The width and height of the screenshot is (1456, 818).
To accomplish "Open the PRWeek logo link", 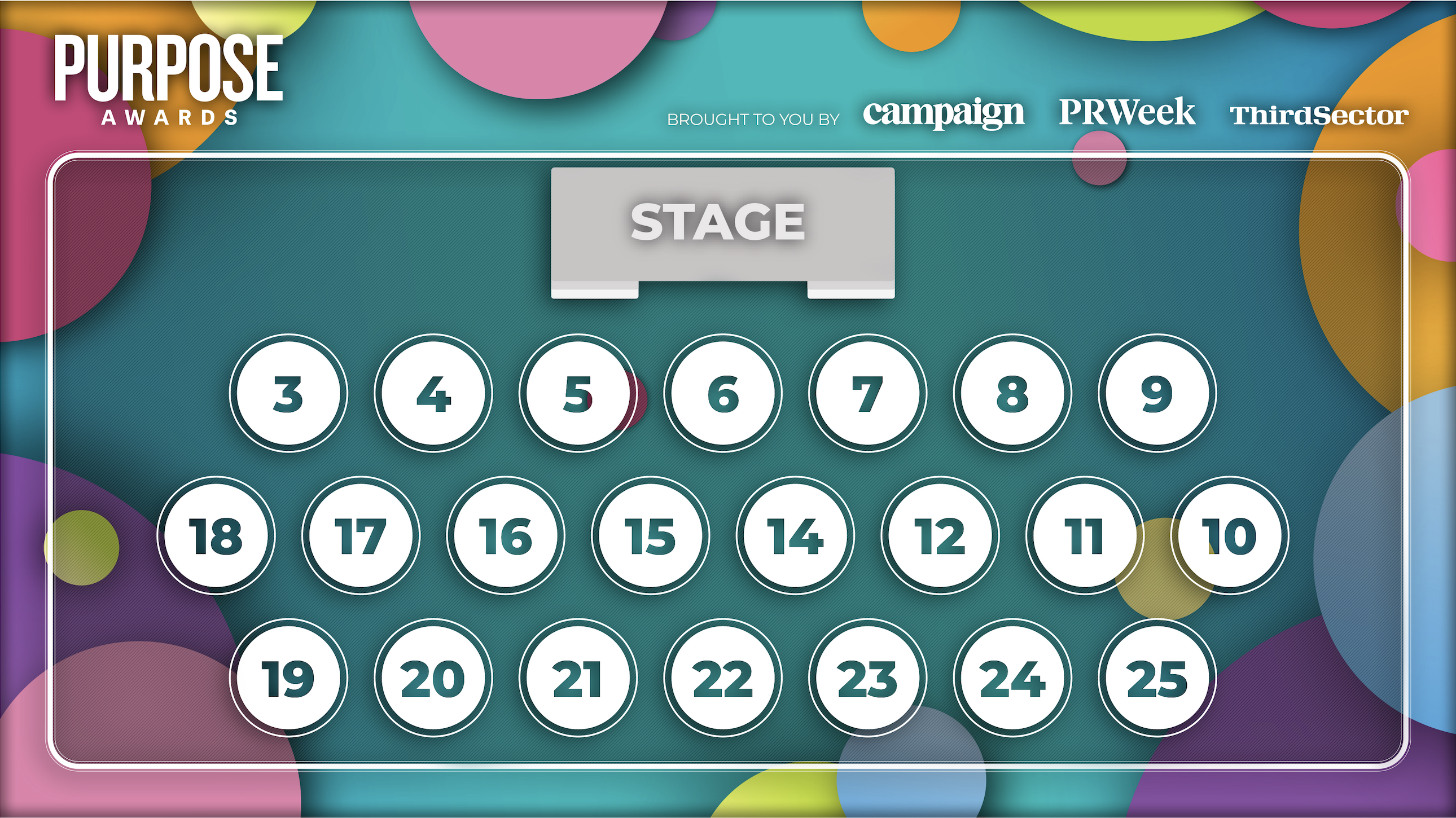I will [x=1126, y=112].
